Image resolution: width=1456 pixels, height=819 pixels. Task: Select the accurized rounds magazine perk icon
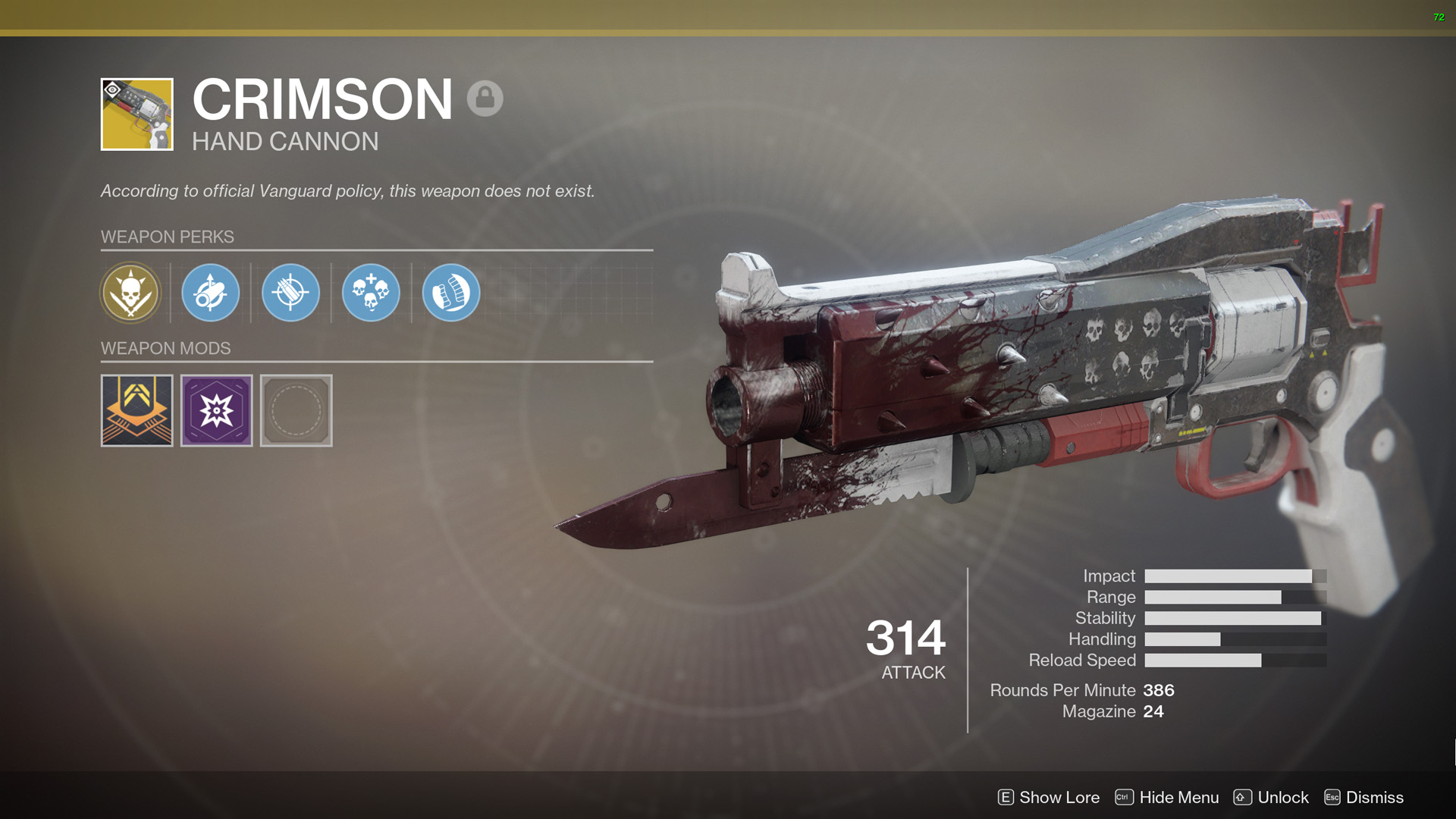tap(290, 293)
